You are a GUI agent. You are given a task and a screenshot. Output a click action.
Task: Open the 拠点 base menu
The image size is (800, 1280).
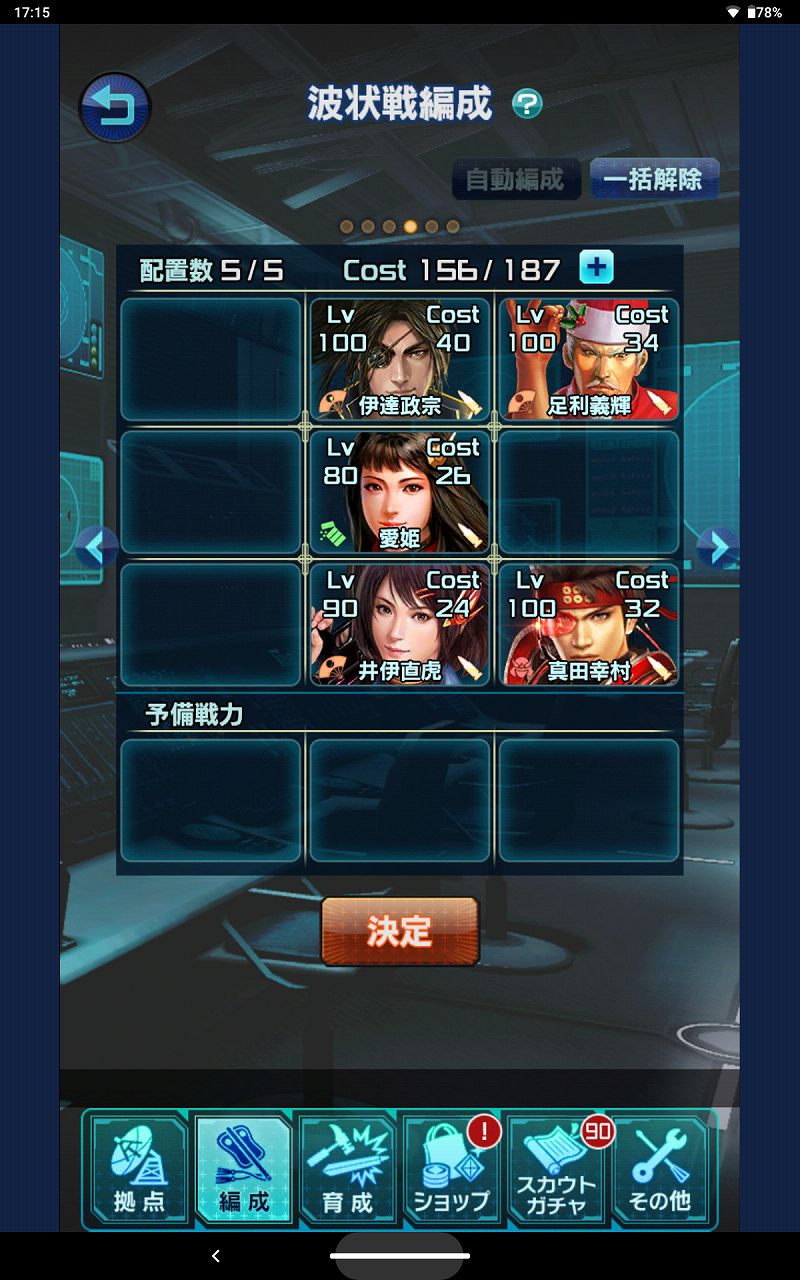[139, 1170]
